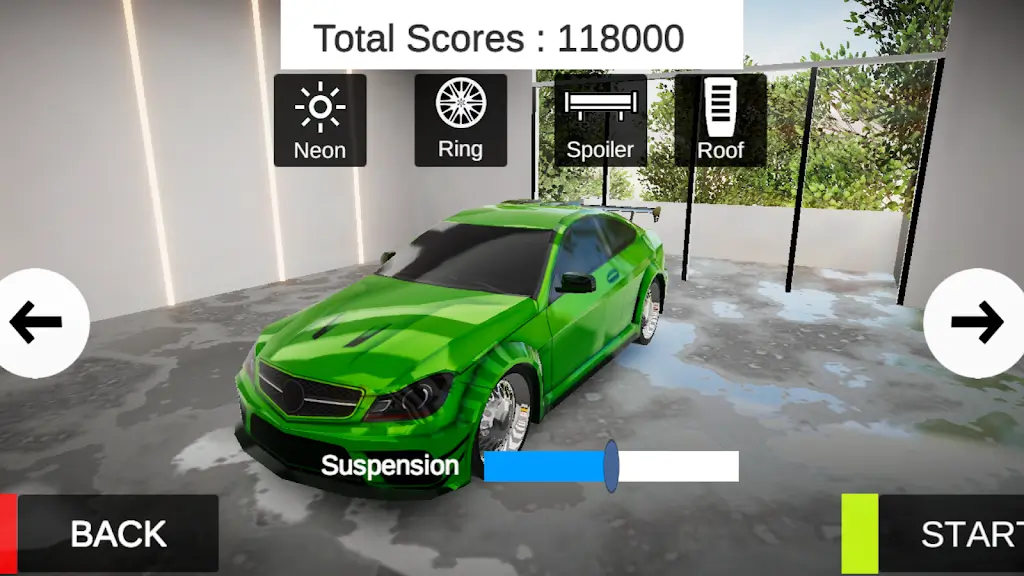Show the previous car with left arrow

pyautogui.click(x=40, y=322)
